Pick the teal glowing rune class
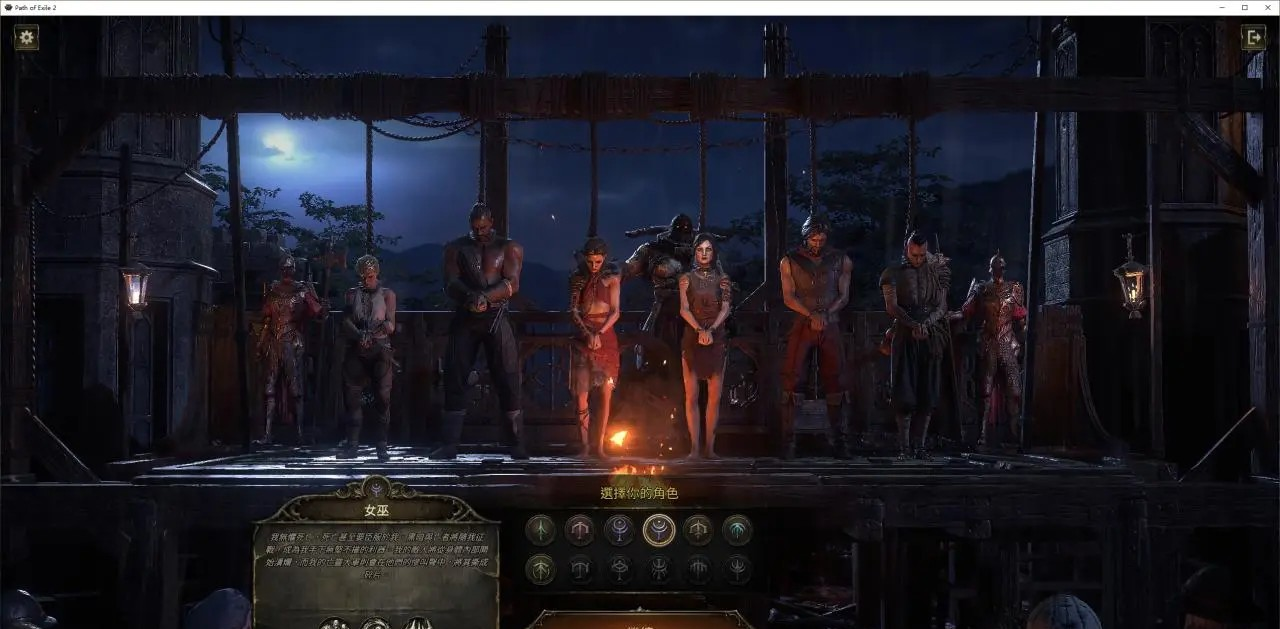 (738, 529)
